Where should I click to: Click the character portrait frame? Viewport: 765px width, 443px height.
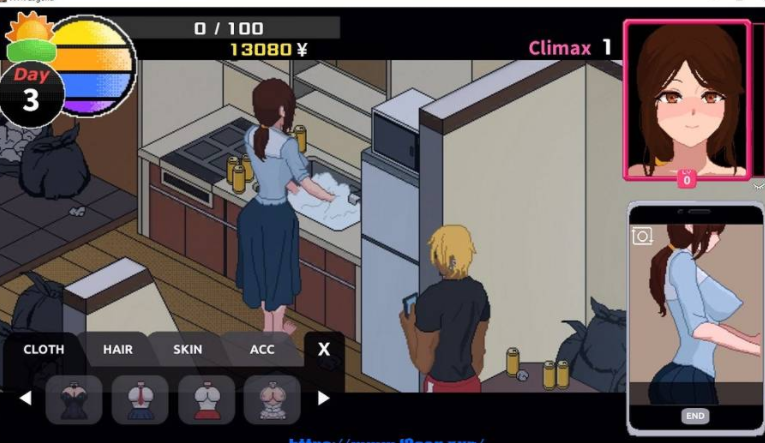point(687,99)
